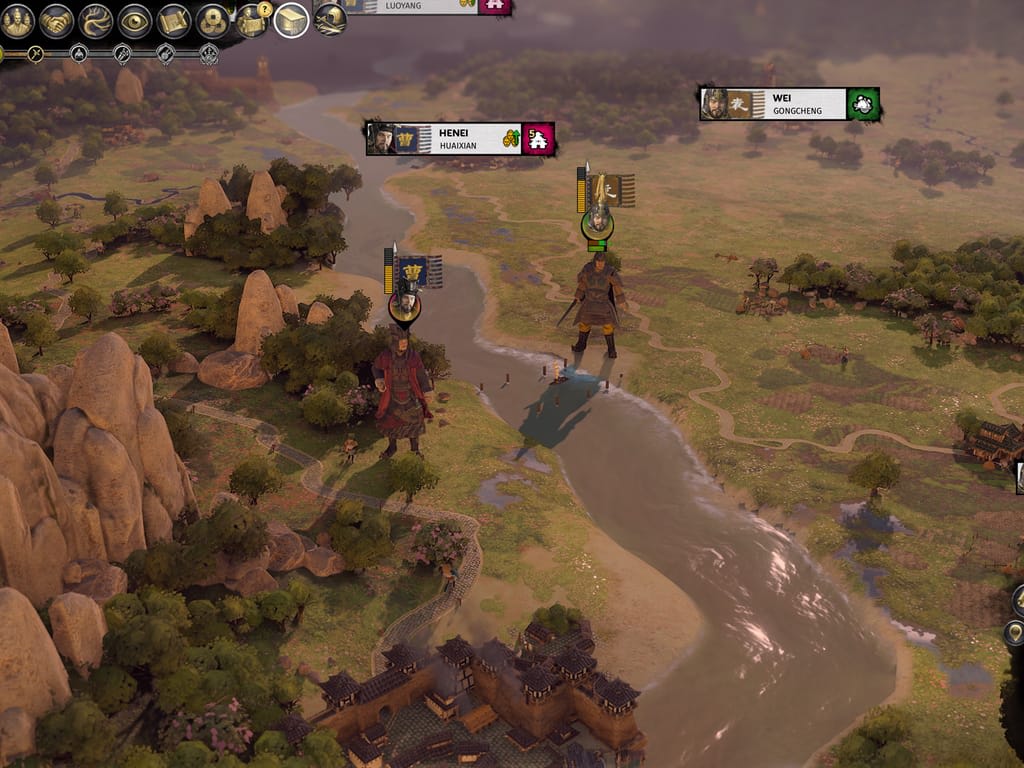Open the spies eye icon panel
The image size is (1024, 768).
click(x=135, y=21)
